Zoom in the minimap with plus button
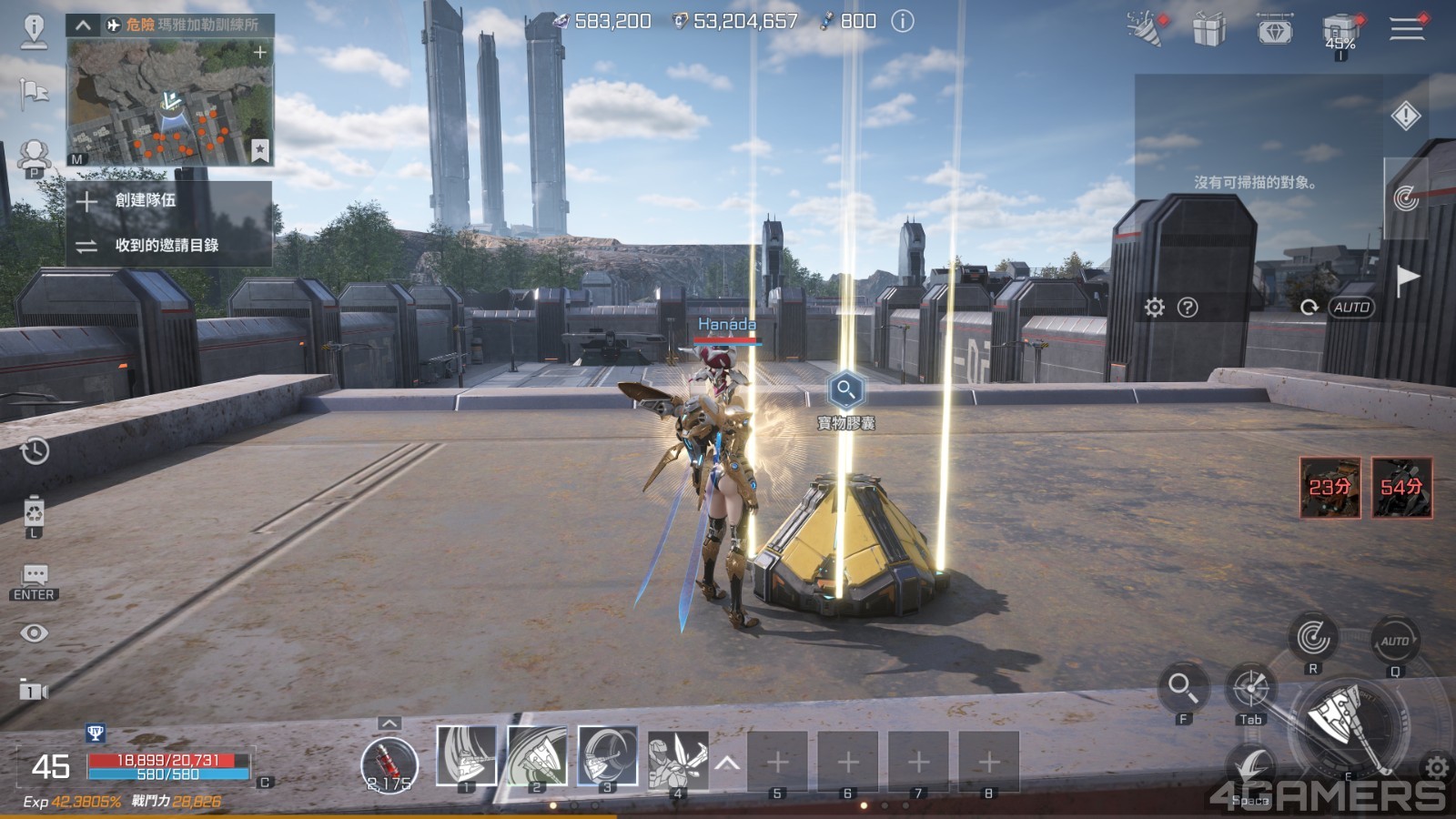1456x819 pixels. click(x=260, y=53)
